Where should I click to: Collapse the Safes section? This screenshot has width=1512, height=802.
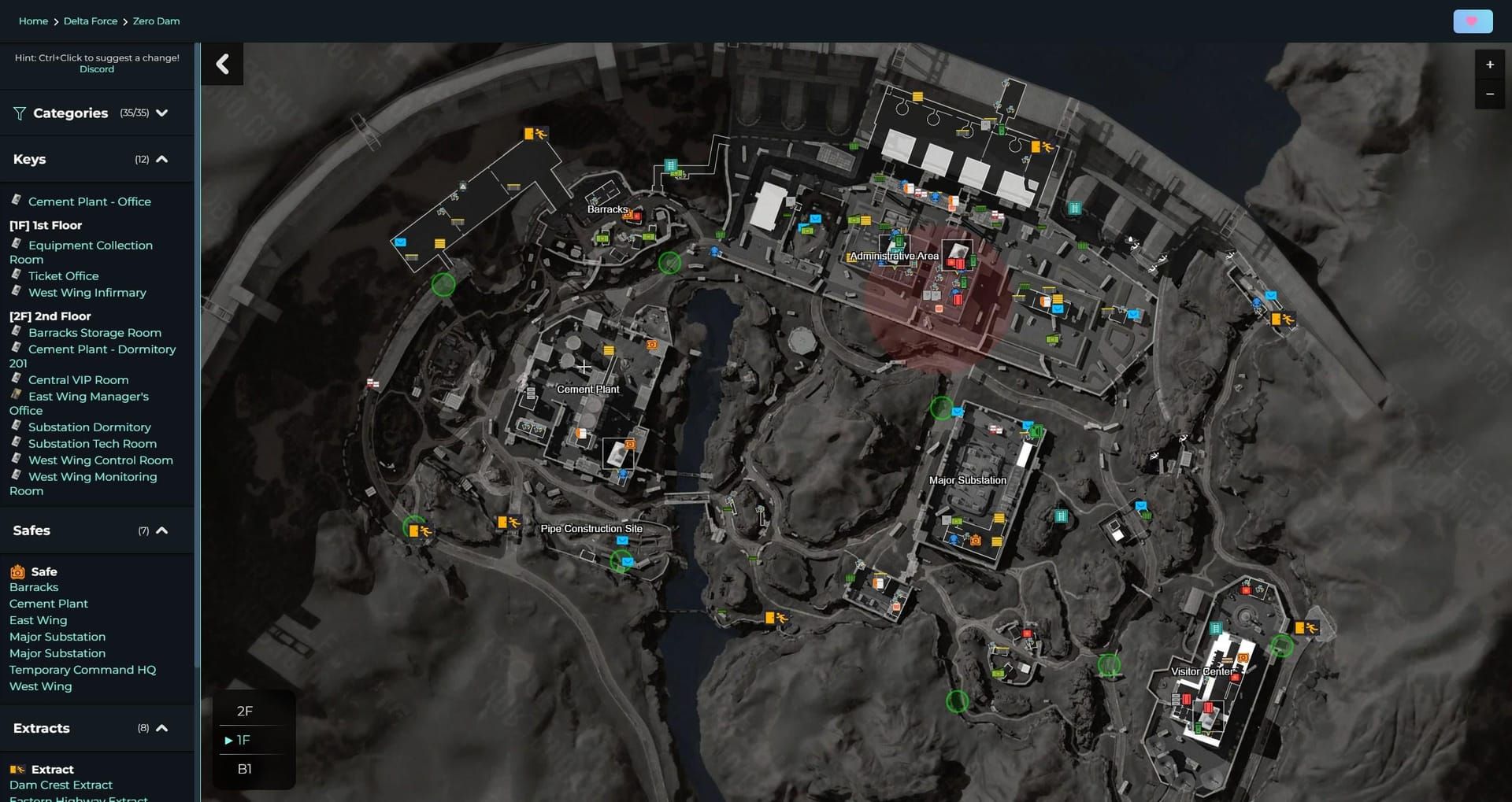(161, 530)
